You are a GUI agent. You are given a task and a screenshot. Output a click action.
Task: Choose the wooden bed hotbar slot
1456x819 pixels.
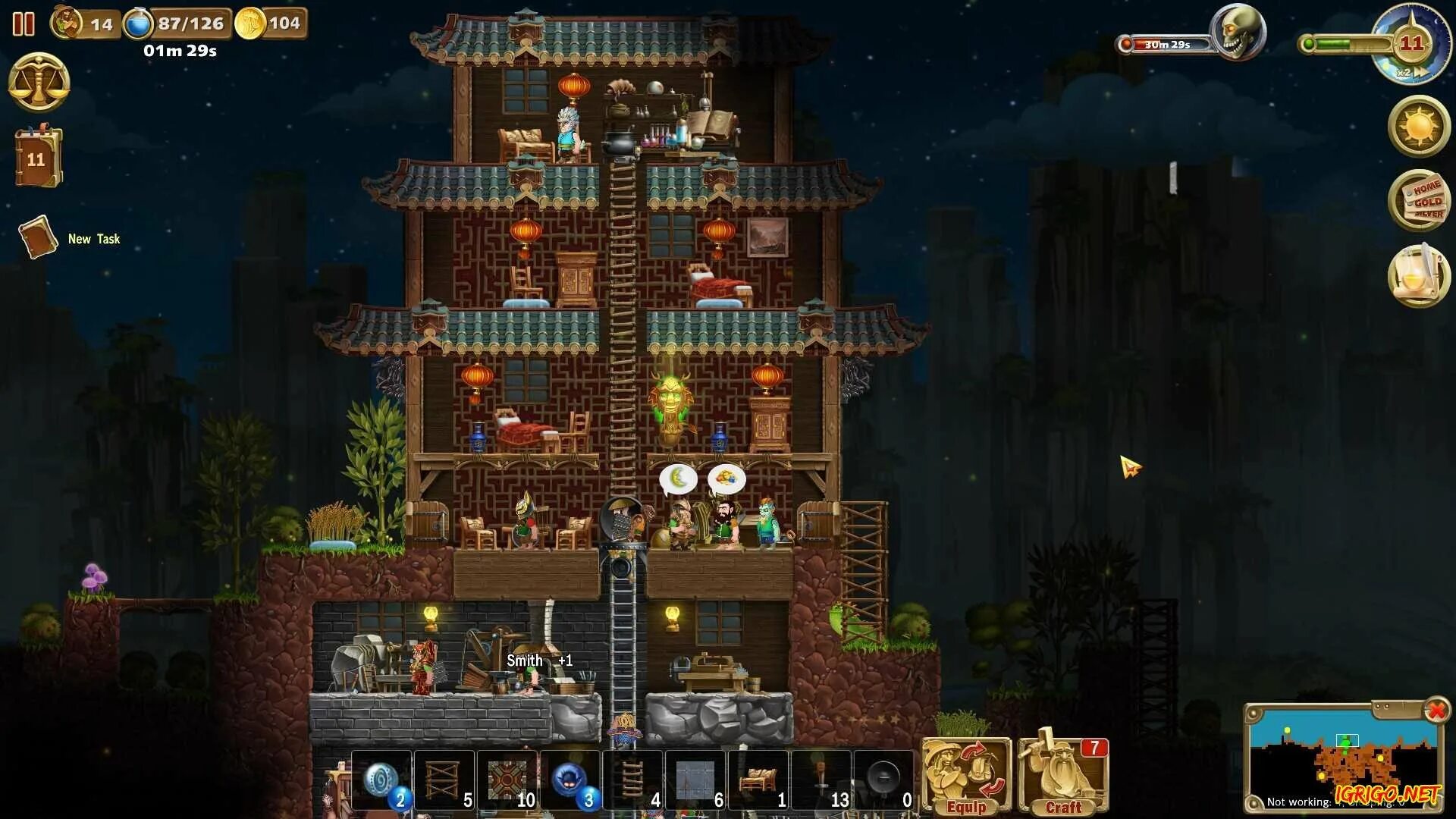[758, 780]
